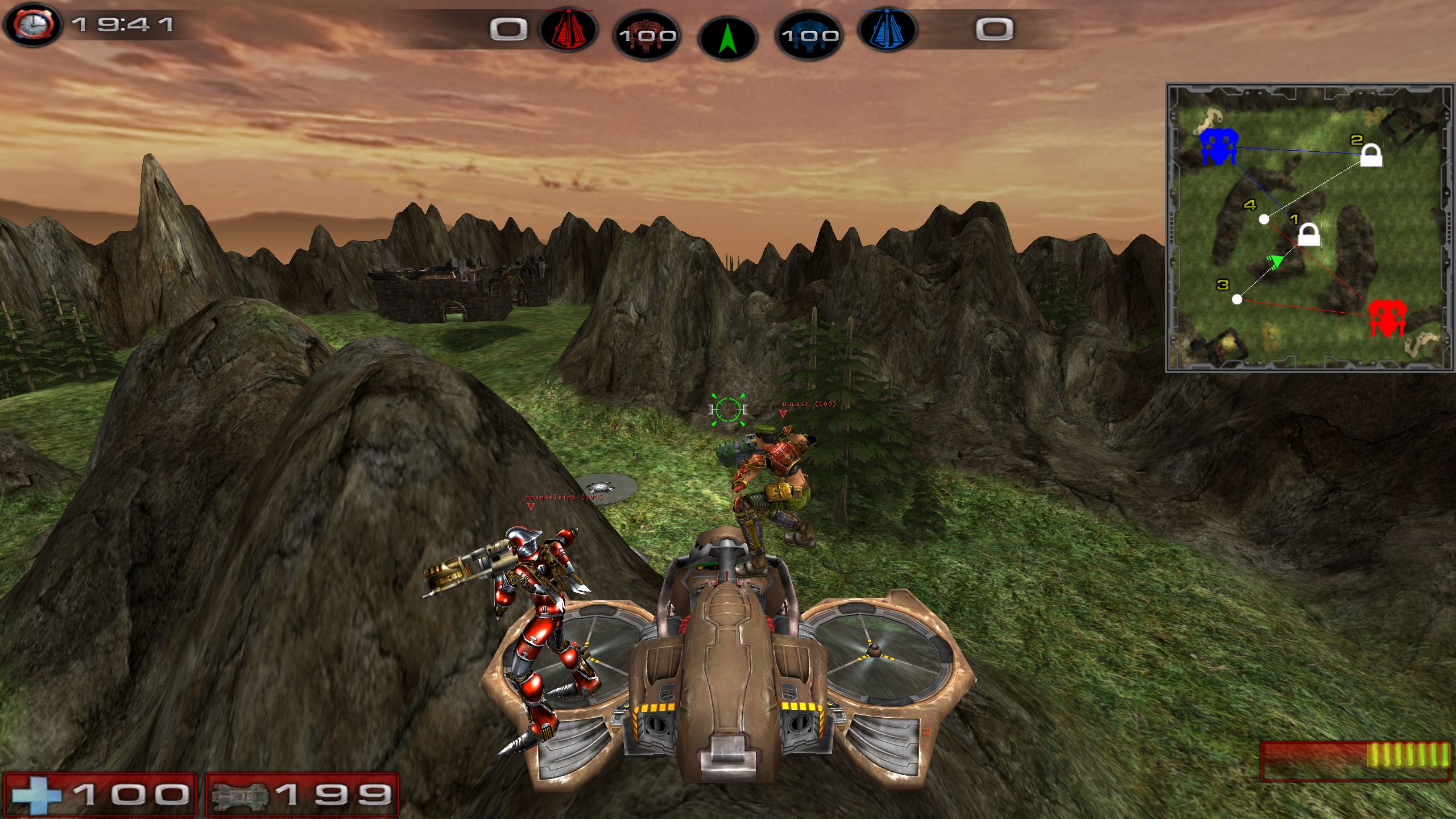Click the health cross icon
The width and height of the screenshot is (1456, 819).
coord(36,795)
